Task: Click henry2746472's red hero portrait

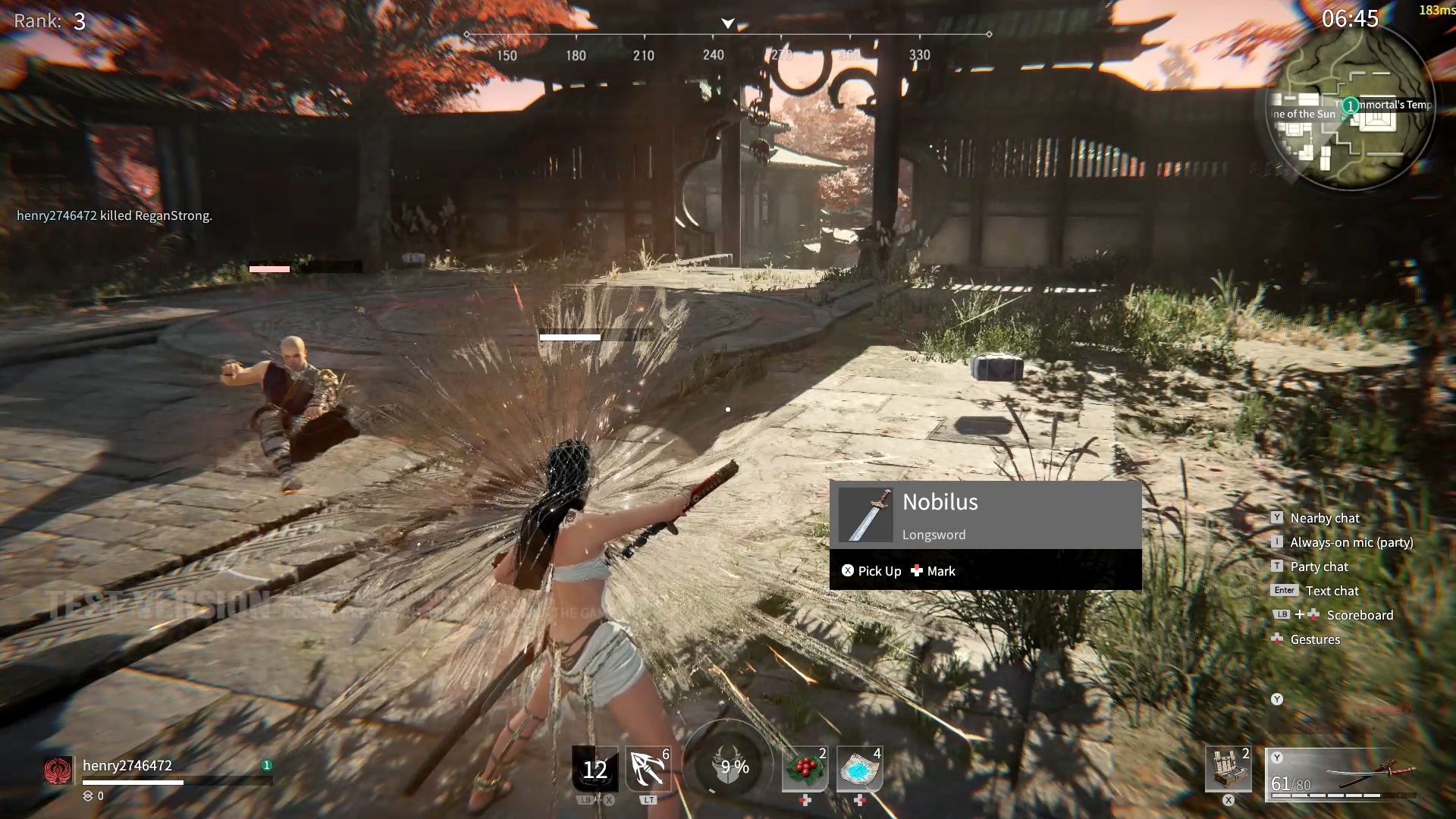Action: click(58, 770)
